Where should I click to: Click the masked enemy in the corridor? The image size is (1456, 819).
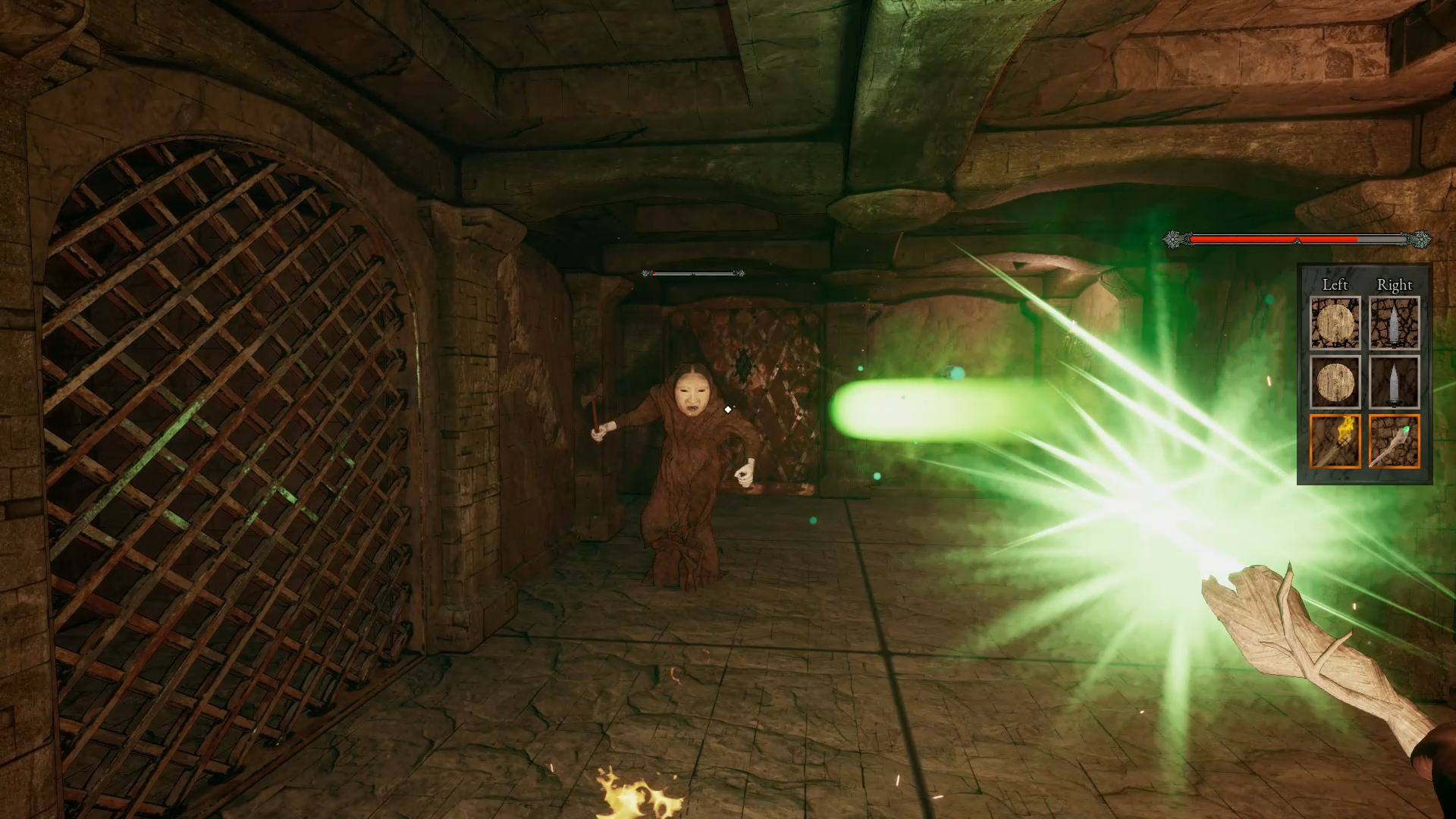pyautogui.click(x=690, y=447)
